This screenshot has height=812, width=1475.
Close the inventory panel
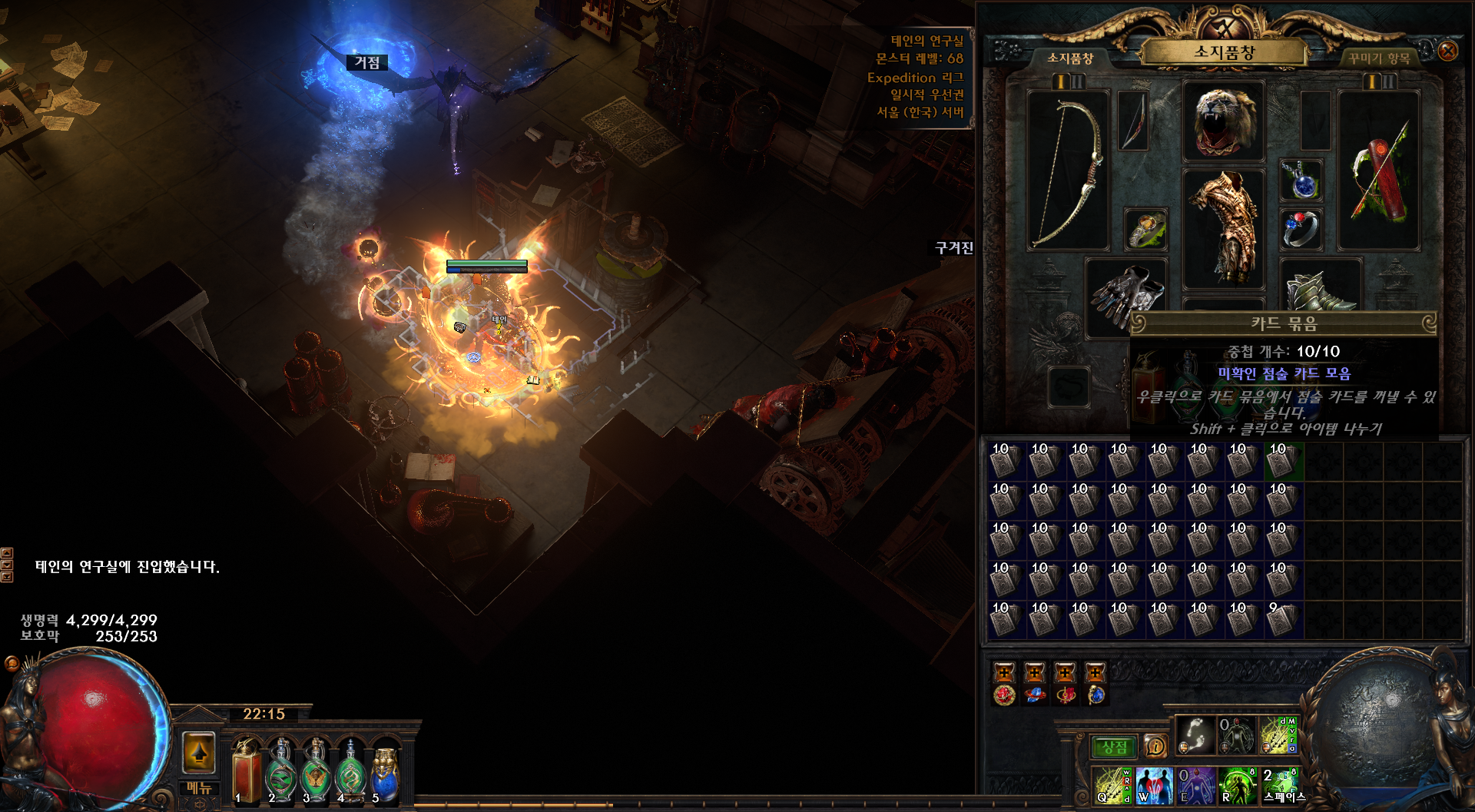pyautogui.click(x=1447, y=51)
